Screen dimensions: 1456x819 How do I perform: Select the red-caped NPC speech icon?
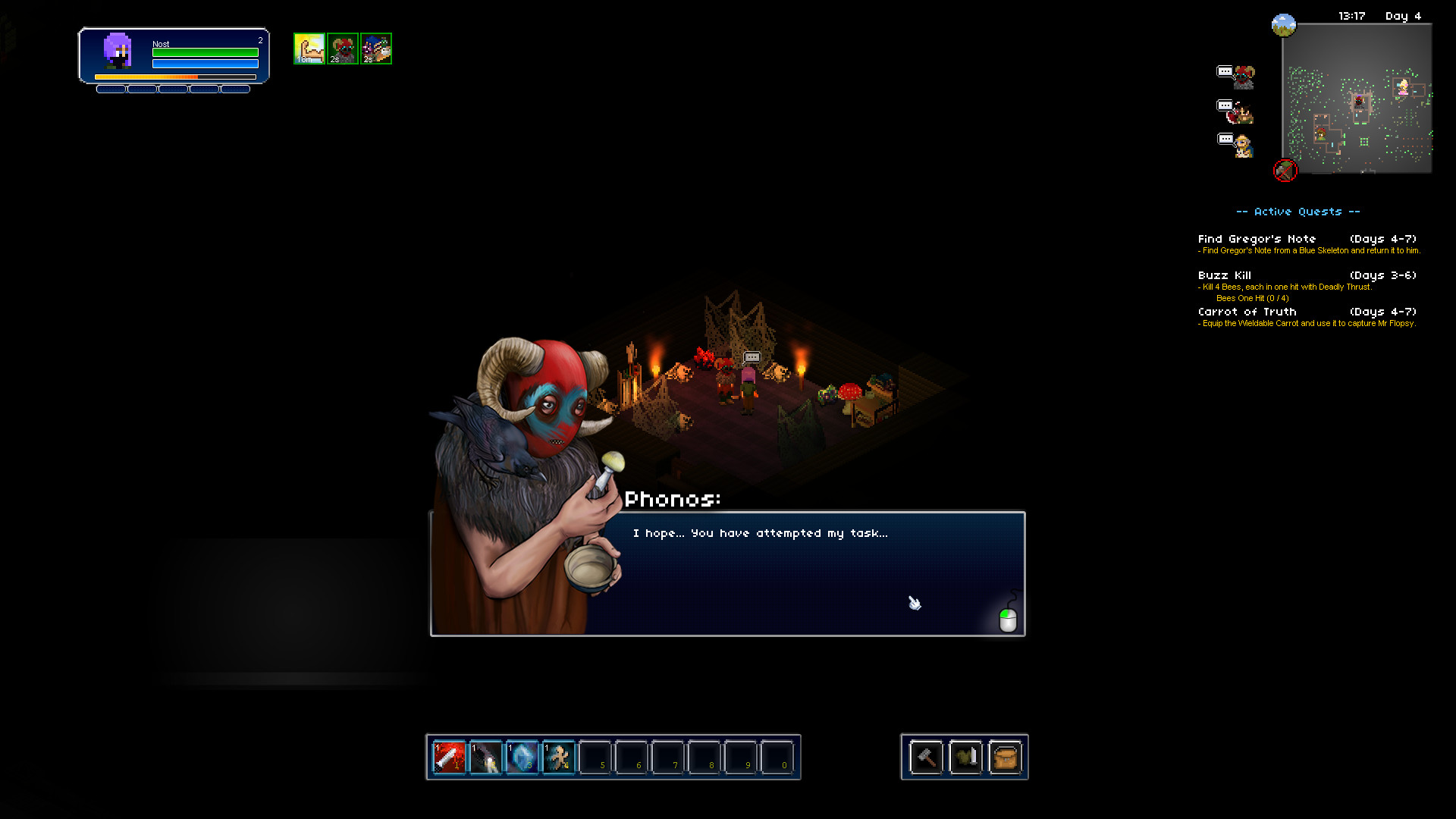1236,111
